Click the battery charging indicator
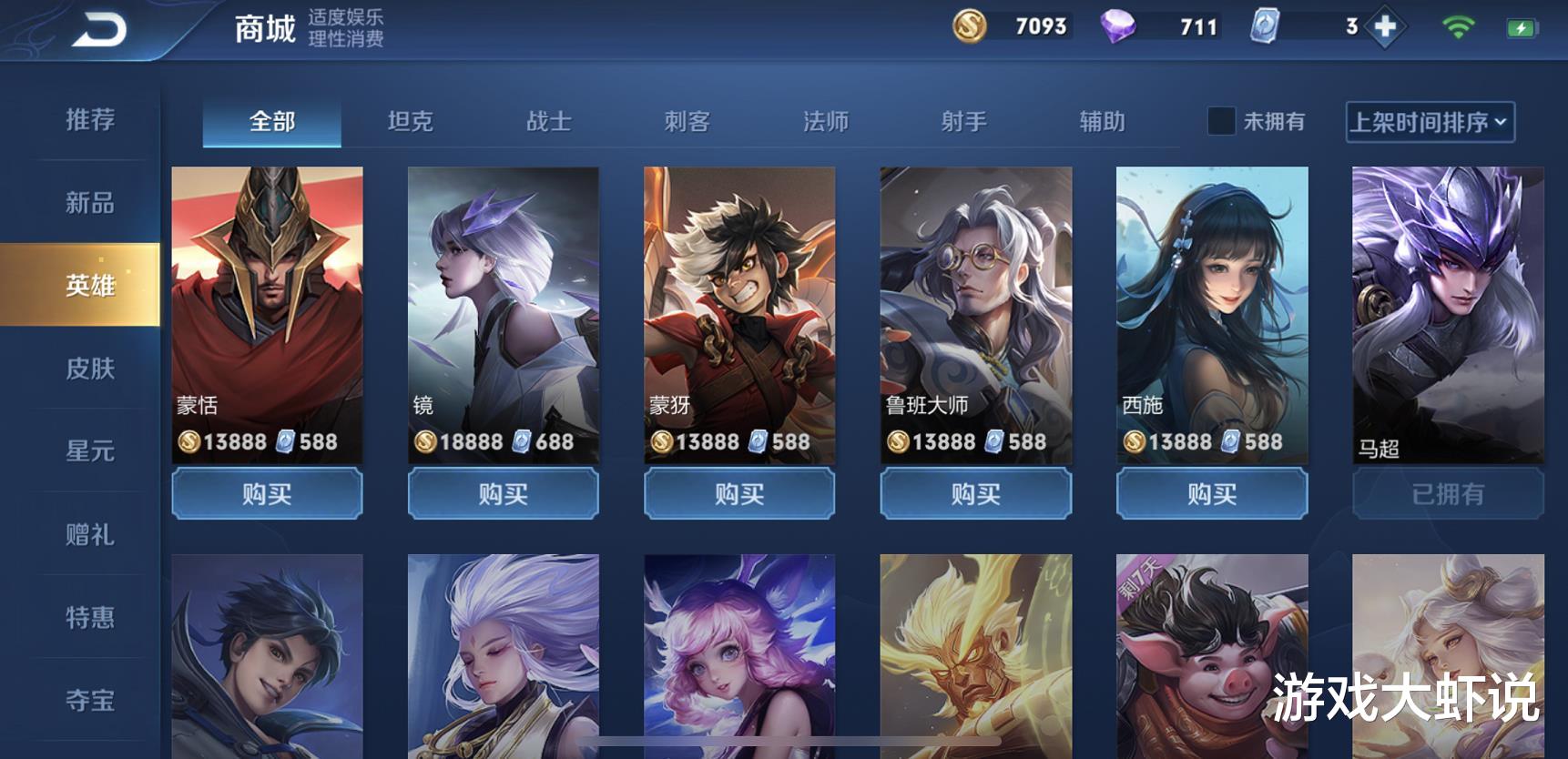The height and width of the screenshot is (759, 1568). [x=1524, y=26]
